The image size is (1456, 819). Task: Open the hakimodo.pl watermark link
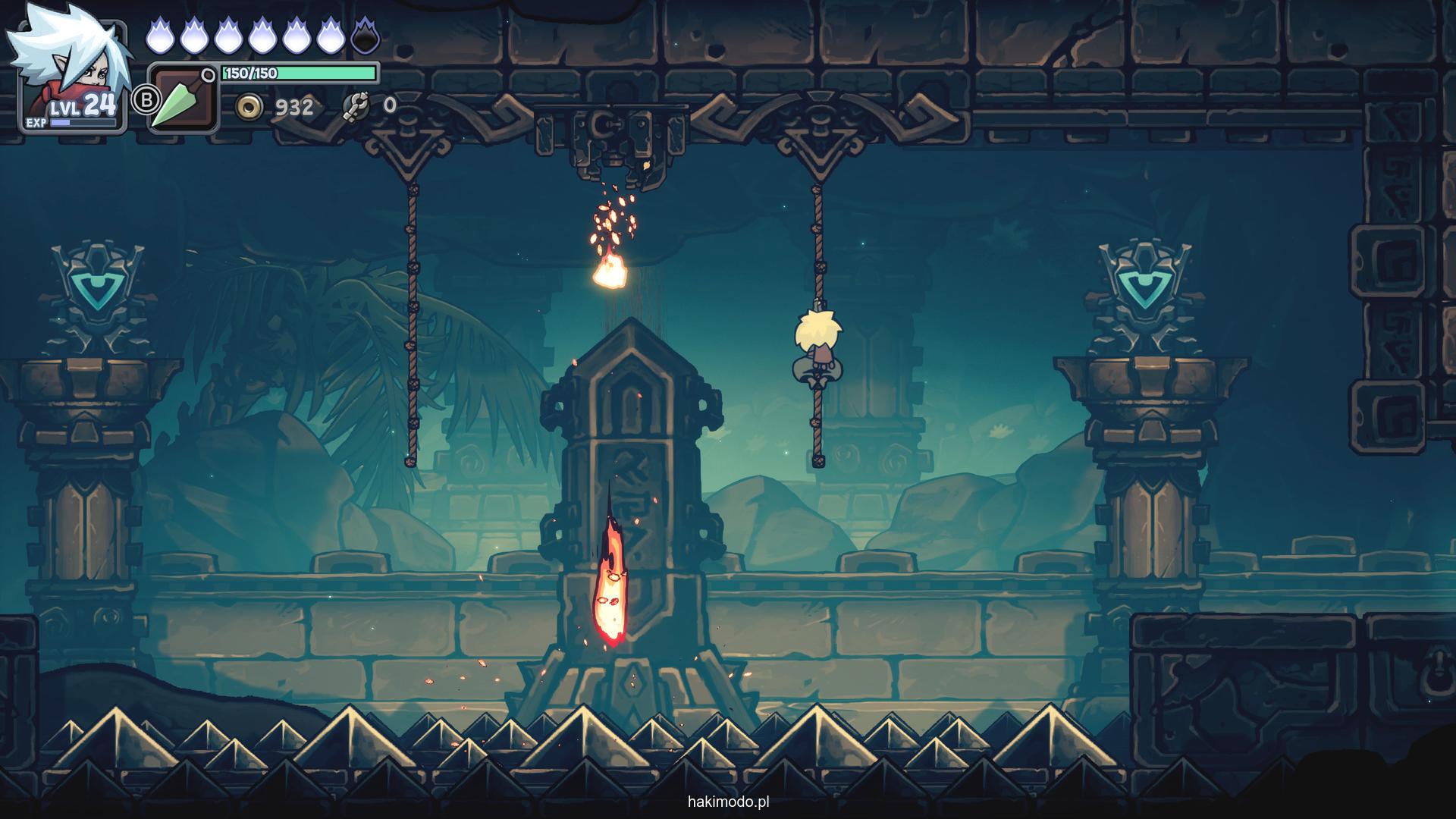728,802
